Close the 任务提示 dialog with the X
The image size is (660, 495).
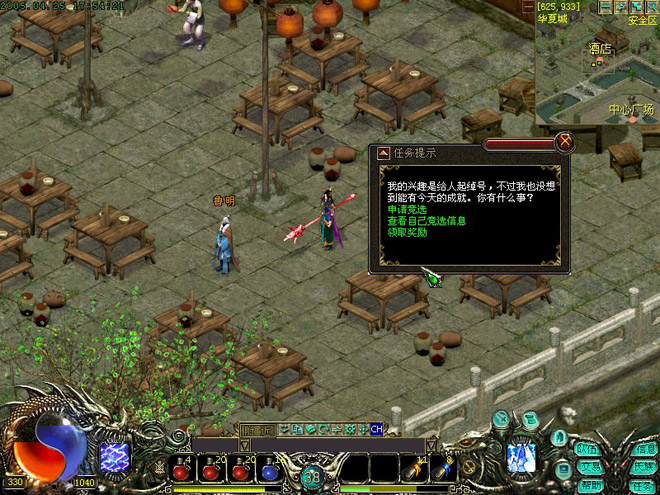pos(565,141)
